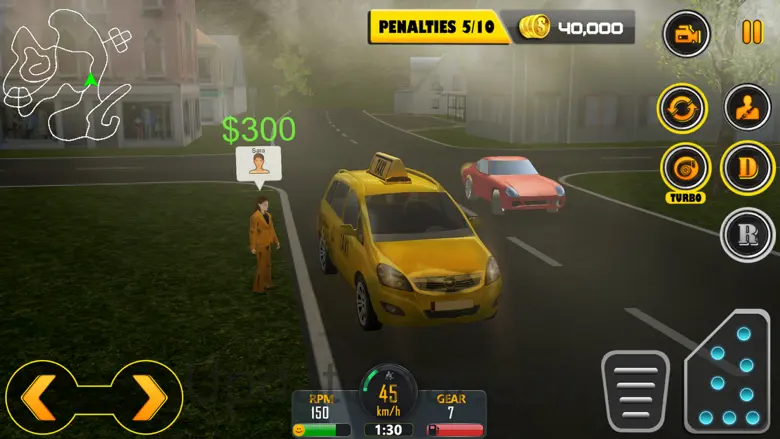Tap the passenger portrait speech bubble

[259, 164]
